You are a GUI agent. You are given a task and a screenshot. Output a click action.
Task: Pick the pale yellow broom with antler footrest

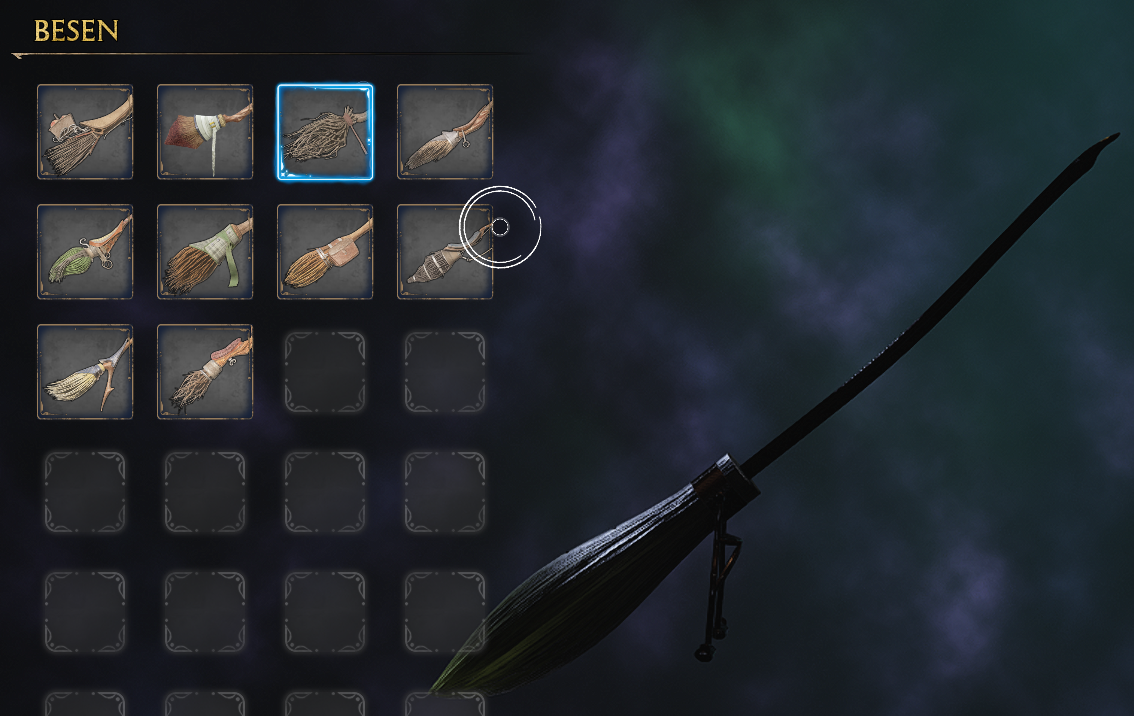point(85,372)
